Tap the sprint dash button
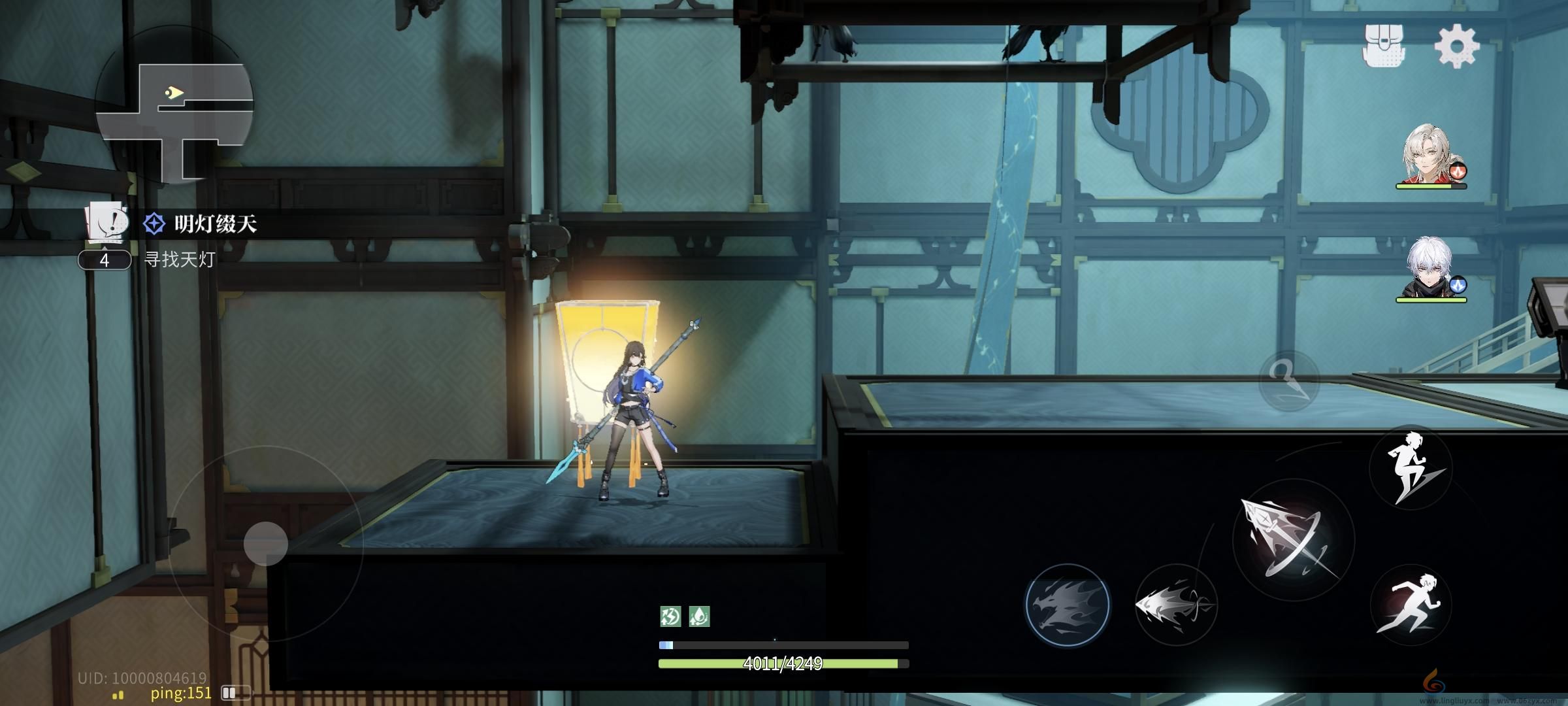 (1410, 605)
